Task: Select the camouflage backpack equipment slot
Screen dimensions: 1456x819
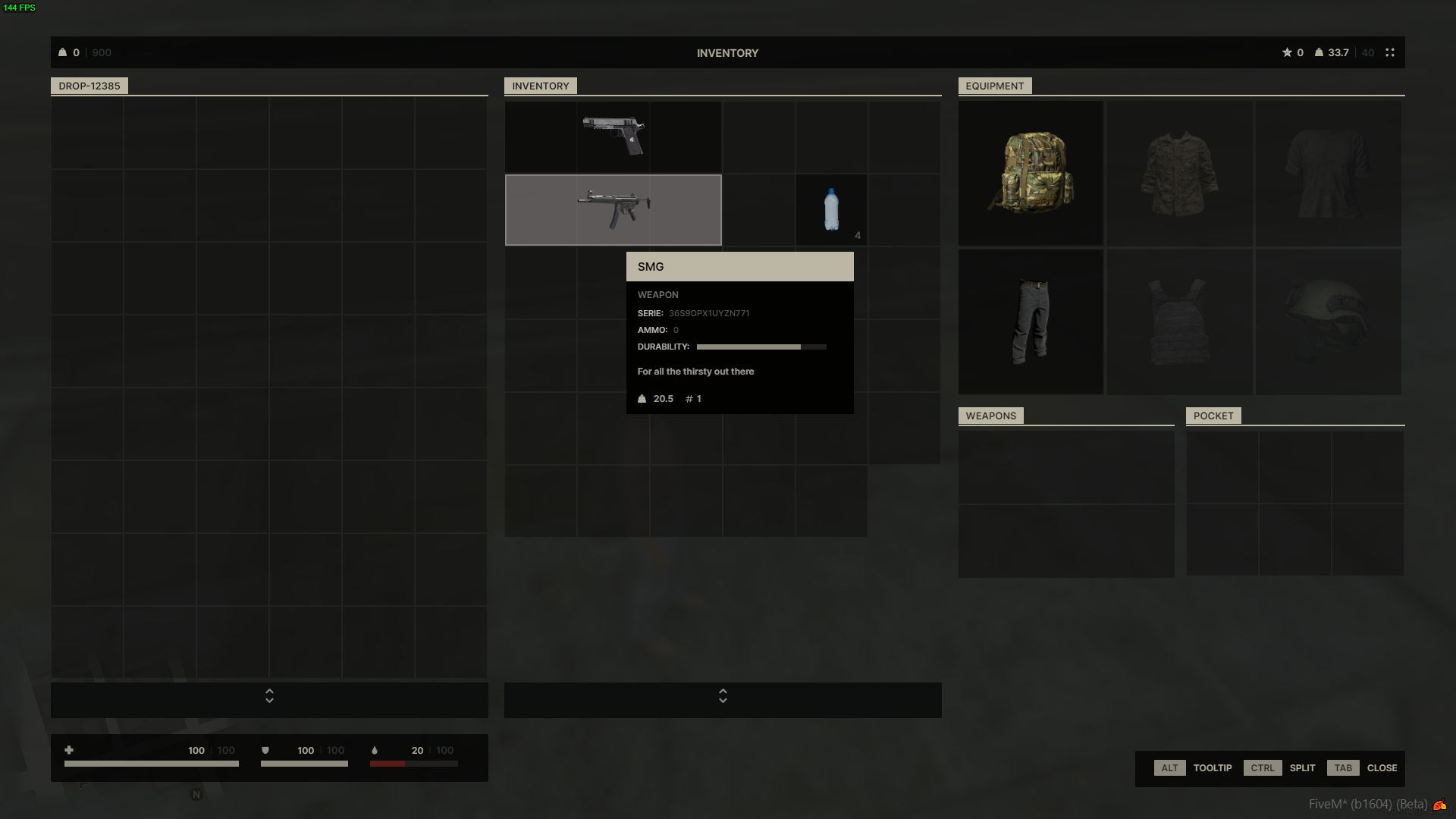Action: 1030,173
